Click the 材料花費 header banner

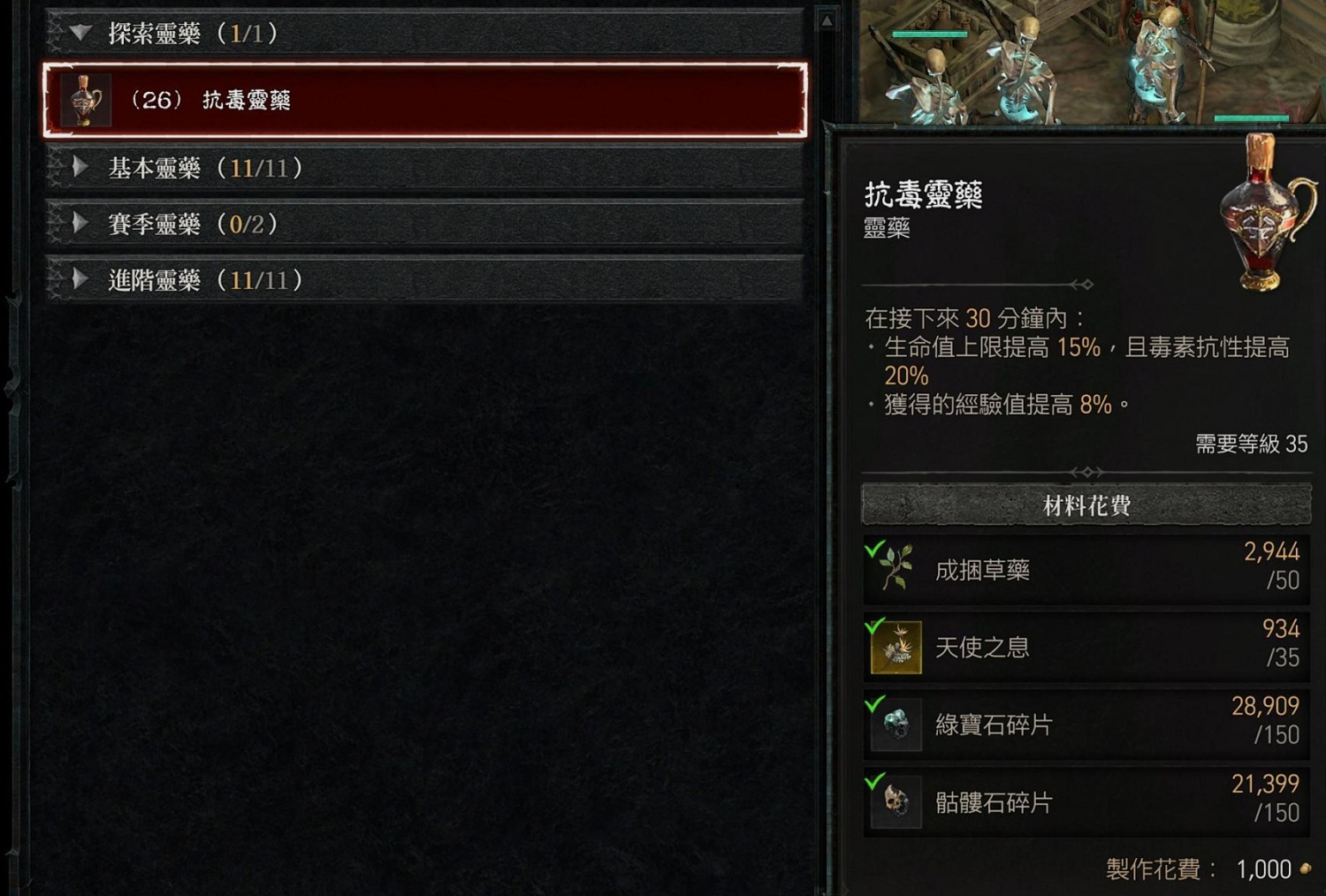1086,505
